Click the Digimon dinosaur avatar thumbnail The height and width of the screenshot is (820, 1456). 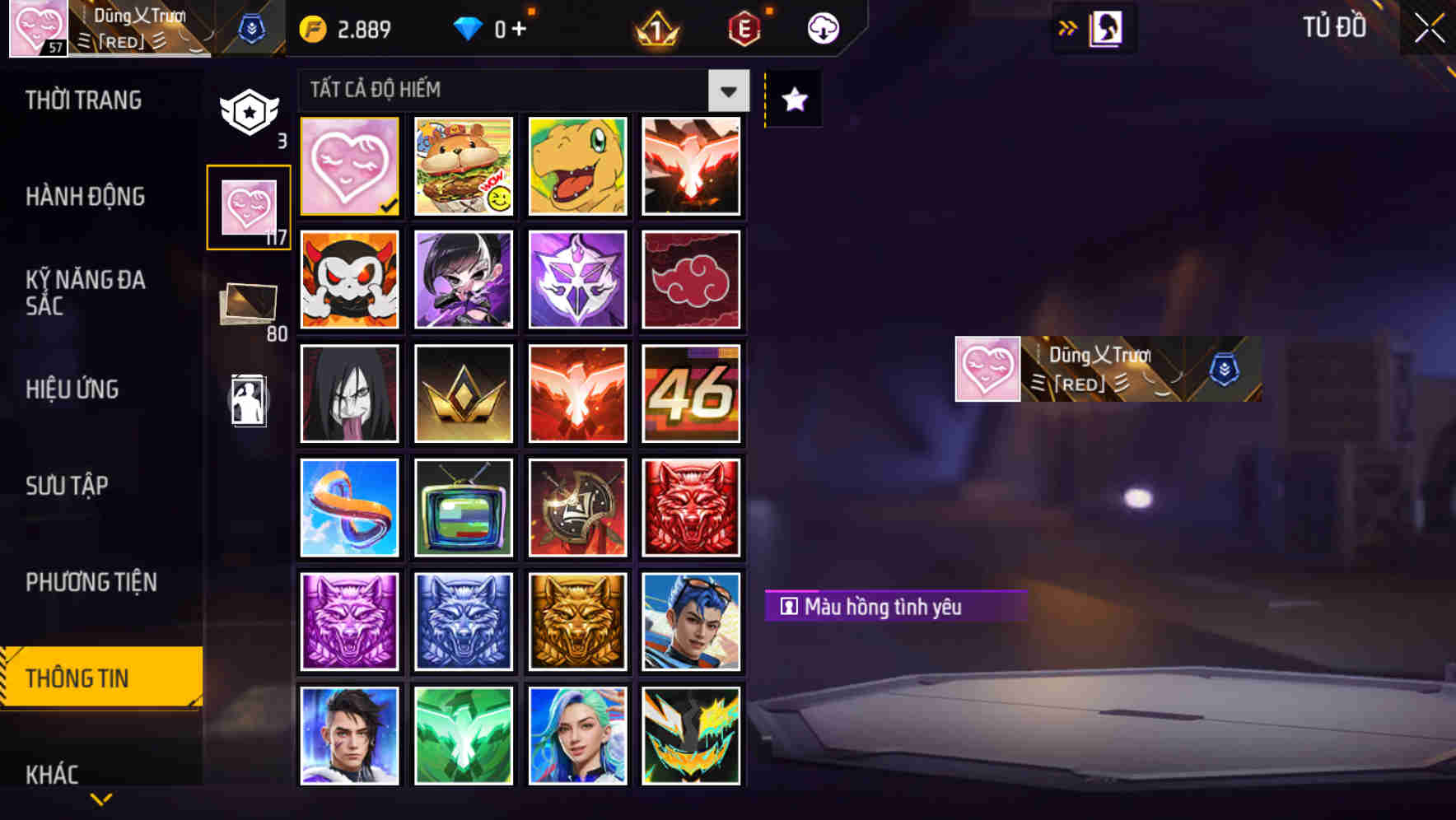click(x=577, y=165)
